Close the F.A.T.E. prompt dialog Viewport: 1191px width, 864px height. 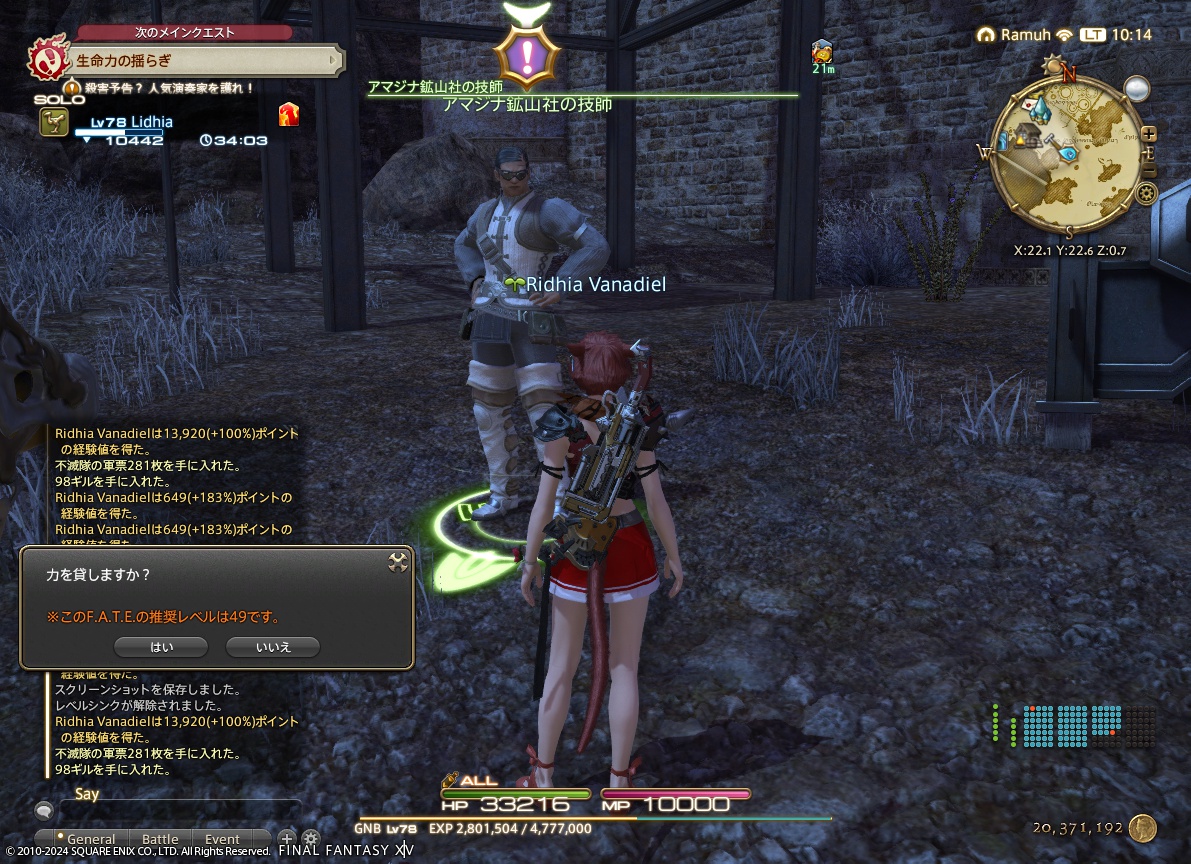pos(398,562)
